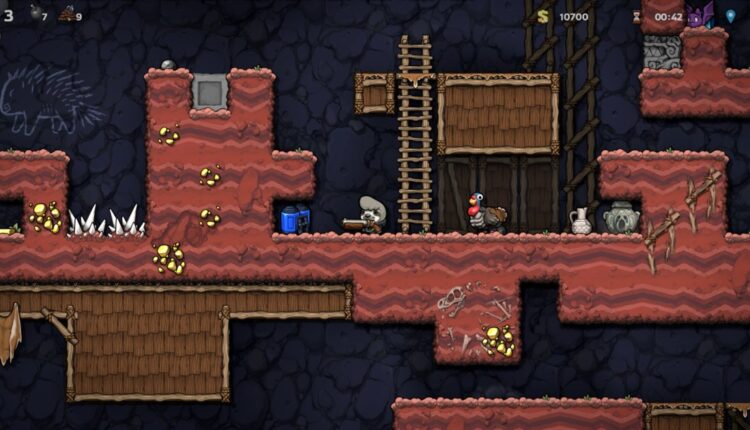Click the gold dollar sign icon

[x=543, y=16]
